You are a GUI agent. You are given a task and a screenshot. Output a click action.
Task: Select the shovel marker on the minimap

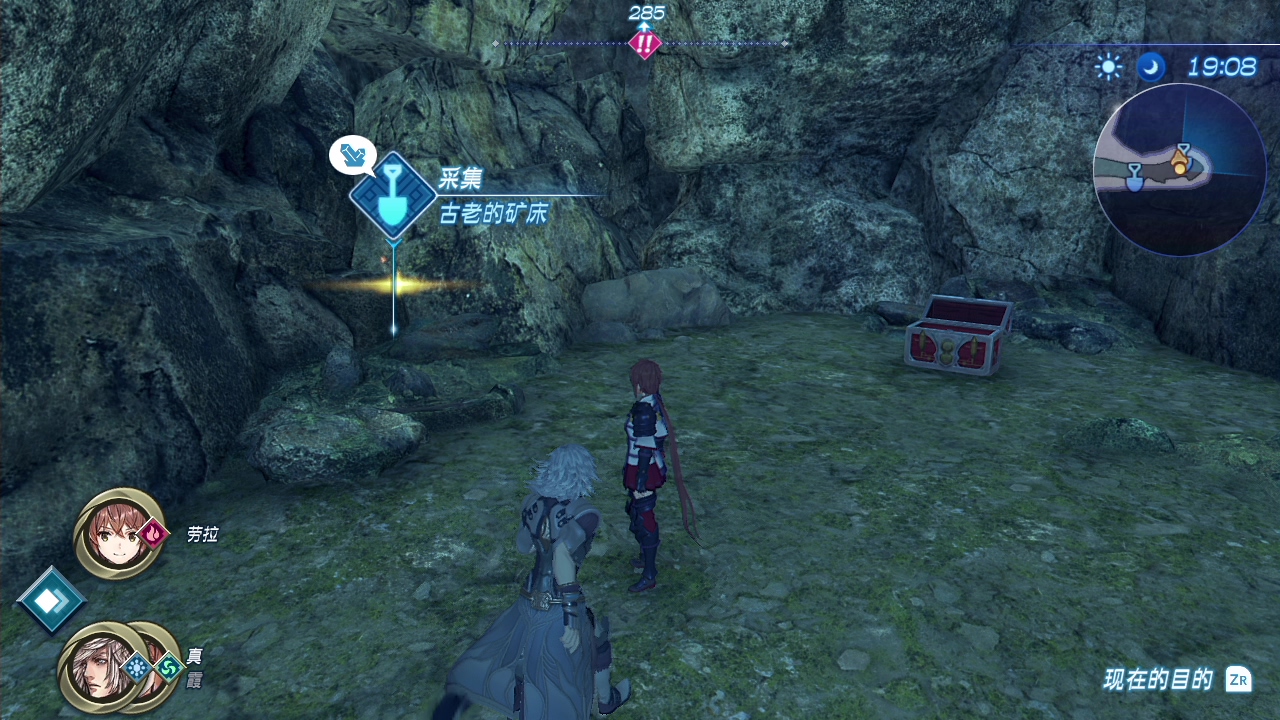tap(1134, 178)
